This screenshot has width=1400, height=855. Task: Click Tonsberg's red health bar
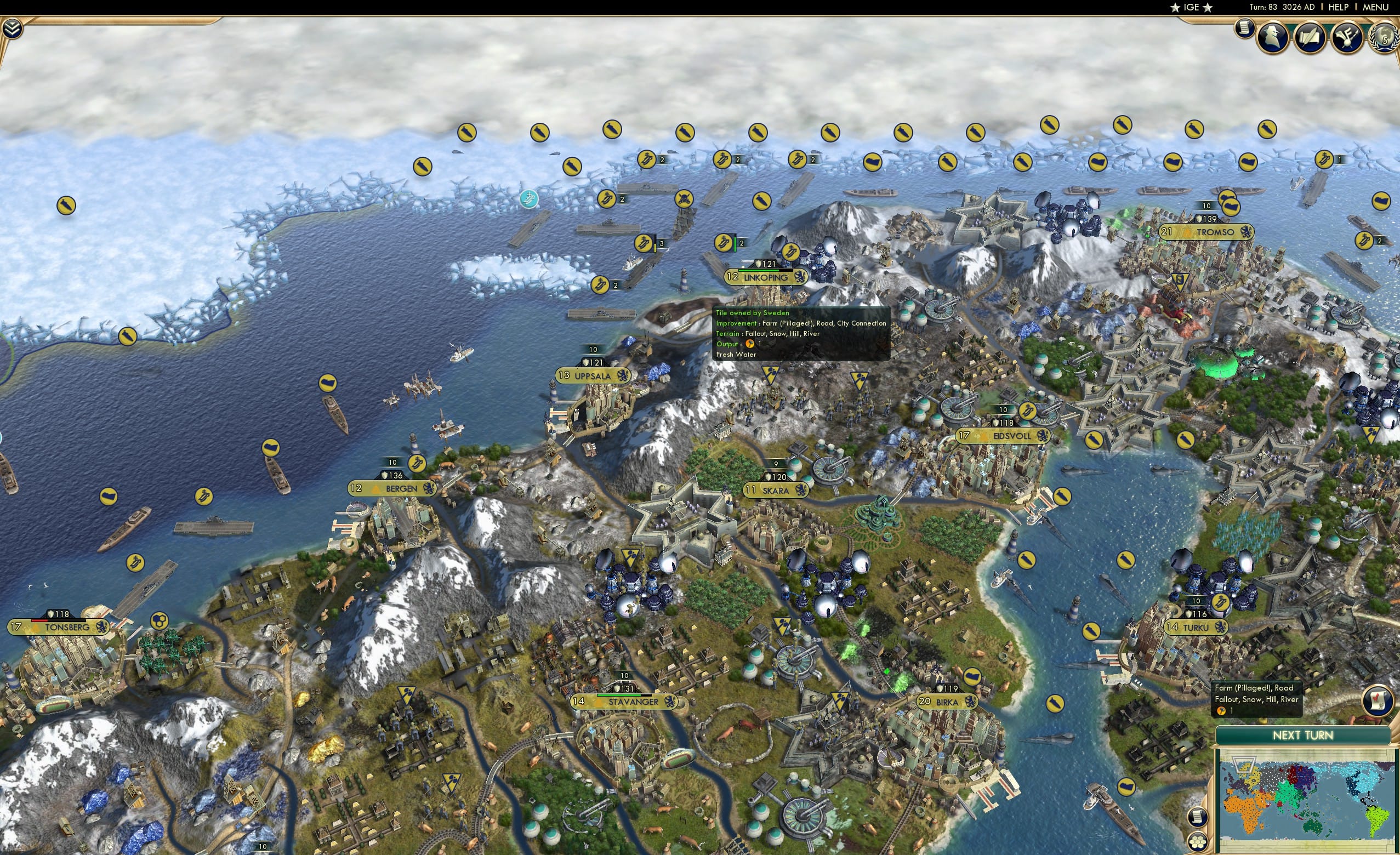click(39, 622)
